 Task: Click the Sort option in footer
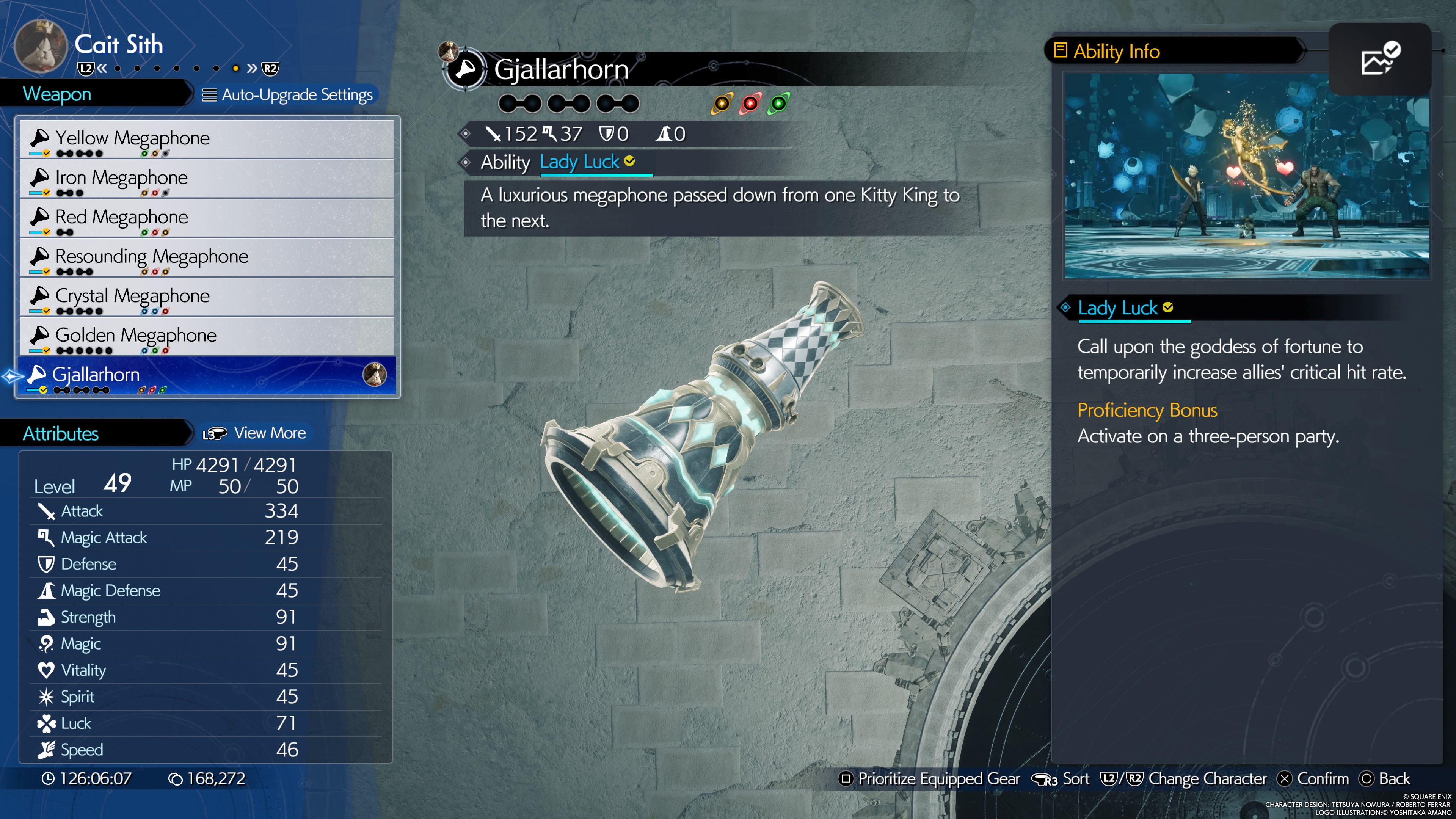coord(1061,779)
